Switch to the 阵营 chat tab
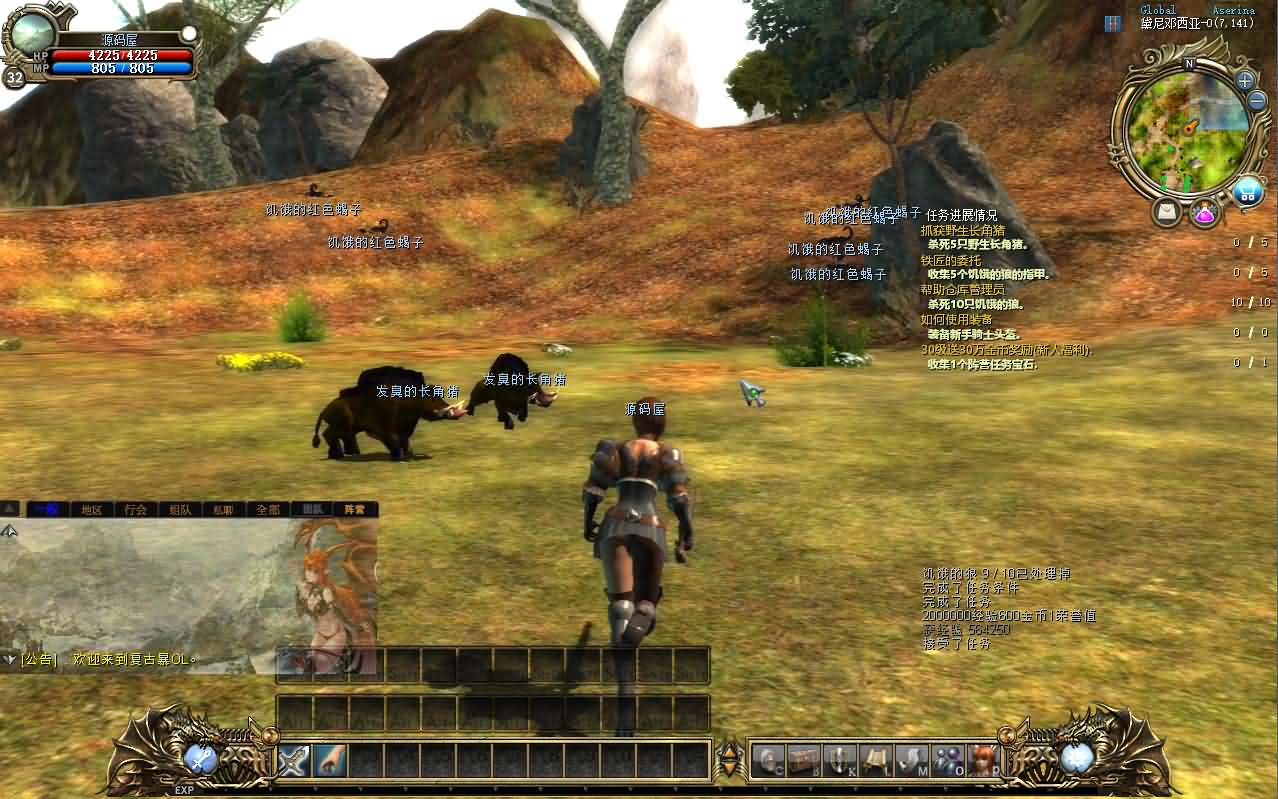This screenshot has width=1278, height=799. (x=355, y=509)
